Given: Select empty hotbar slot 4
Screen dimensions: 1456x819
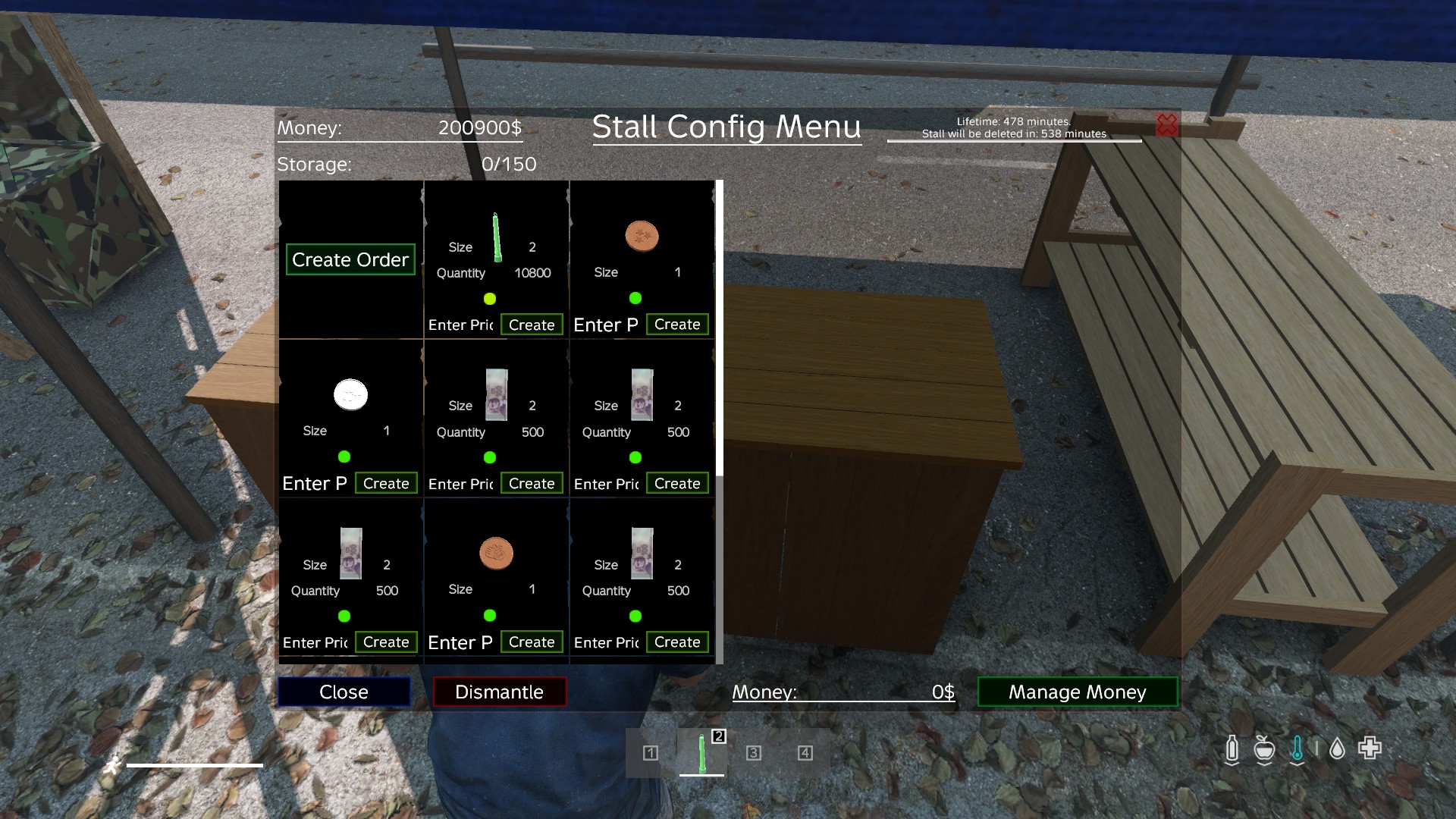Looking at the screenshot, I should pyautogui.click(x=805, y=752).
